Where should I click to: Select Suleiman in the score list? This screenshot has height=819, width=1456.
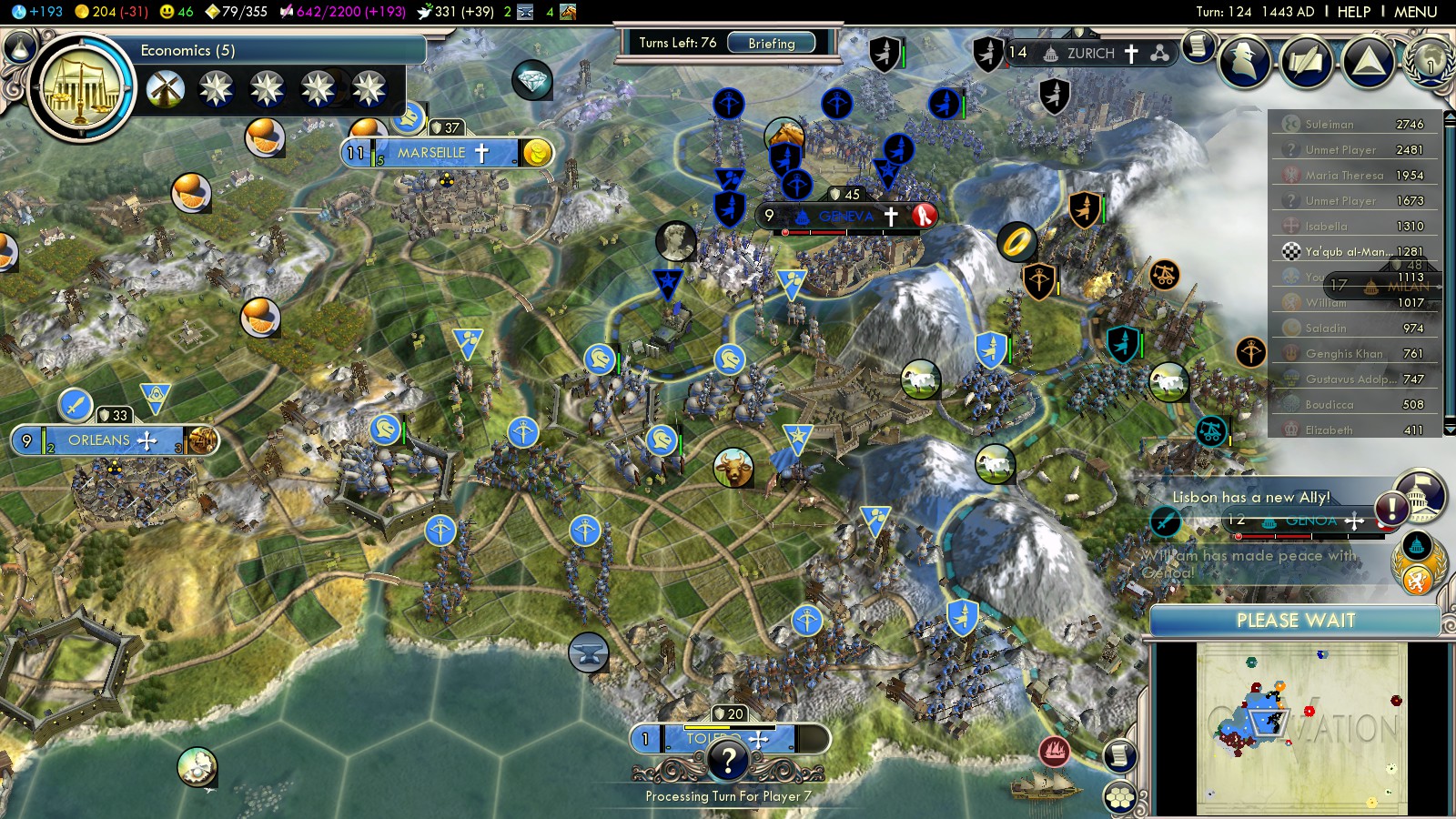point(1330,125)
